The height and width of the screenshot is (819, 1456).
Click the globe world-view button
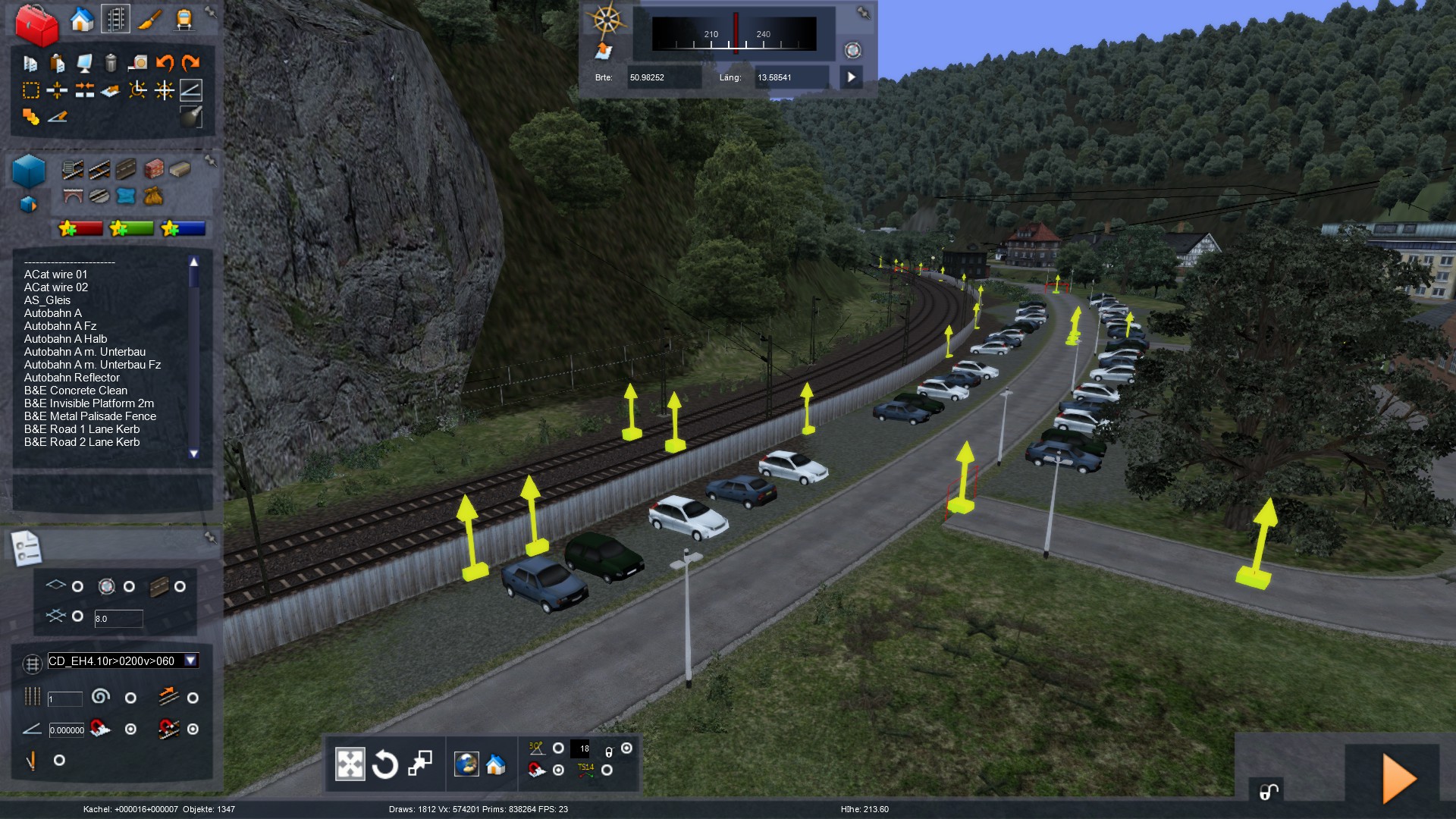coord(466,764)
